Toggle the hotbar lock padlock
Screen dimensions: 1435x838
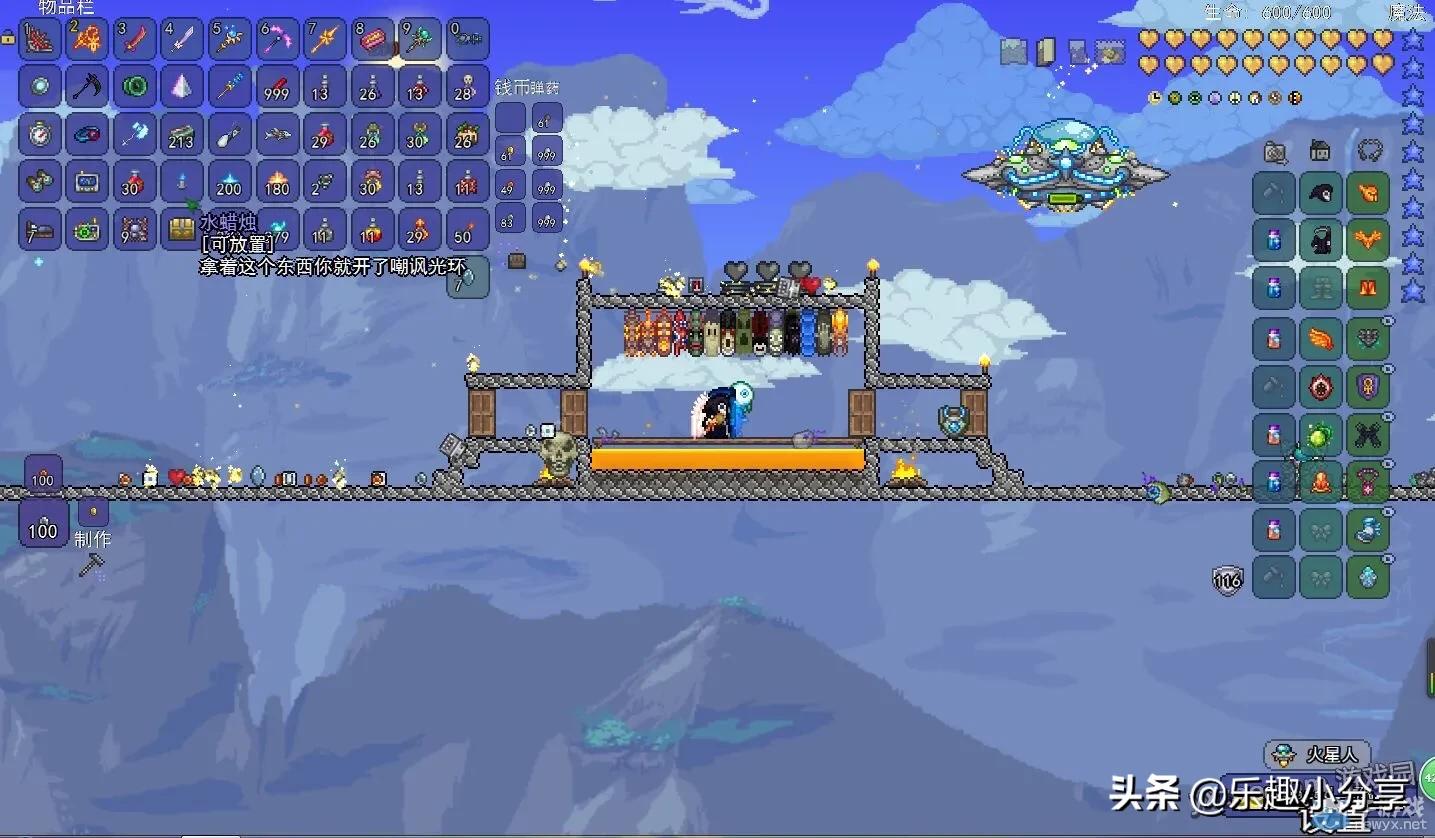click(x=8, y=38)
